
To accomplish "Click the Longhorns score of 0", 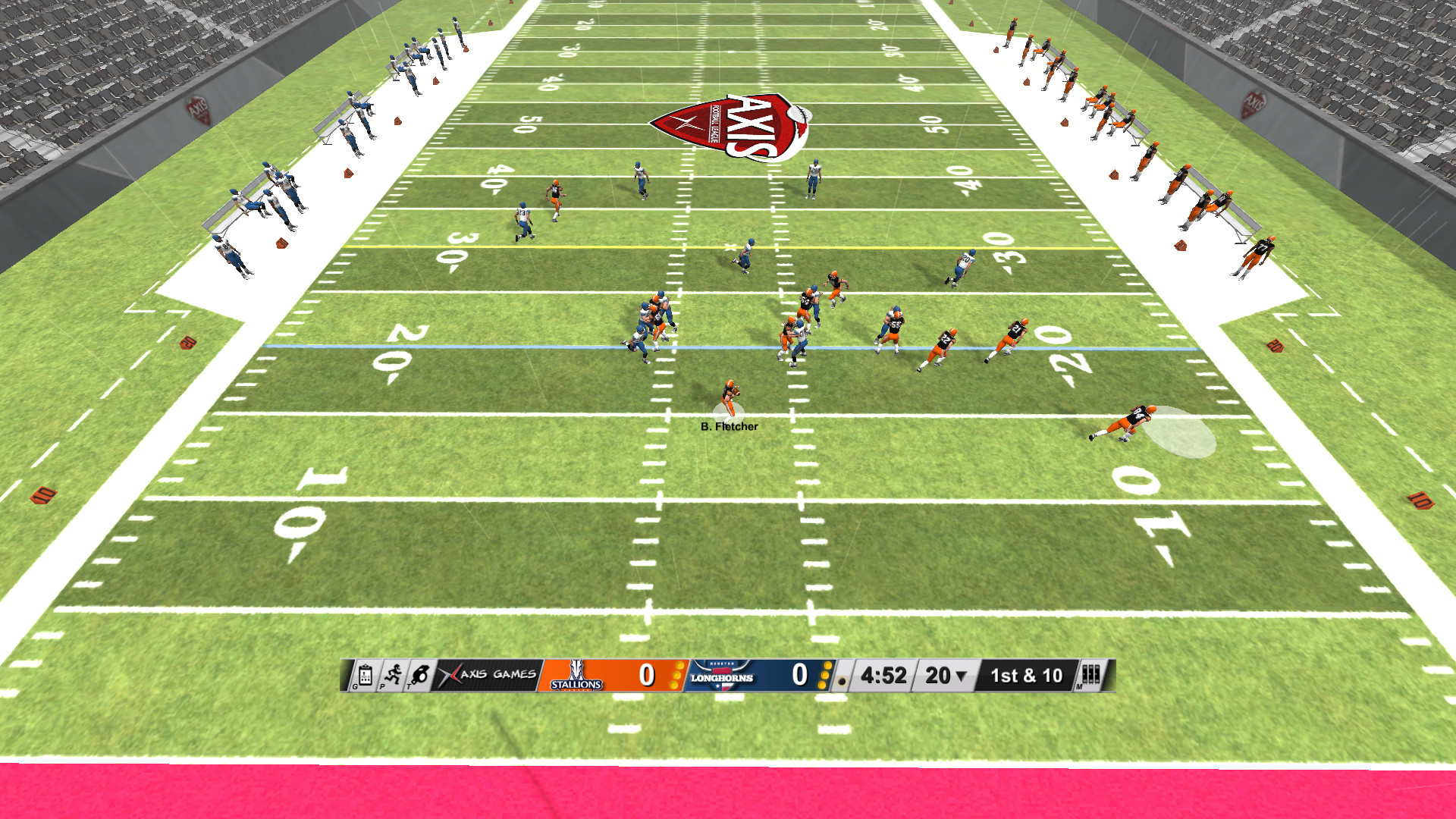I will click(x=799, y=673).
